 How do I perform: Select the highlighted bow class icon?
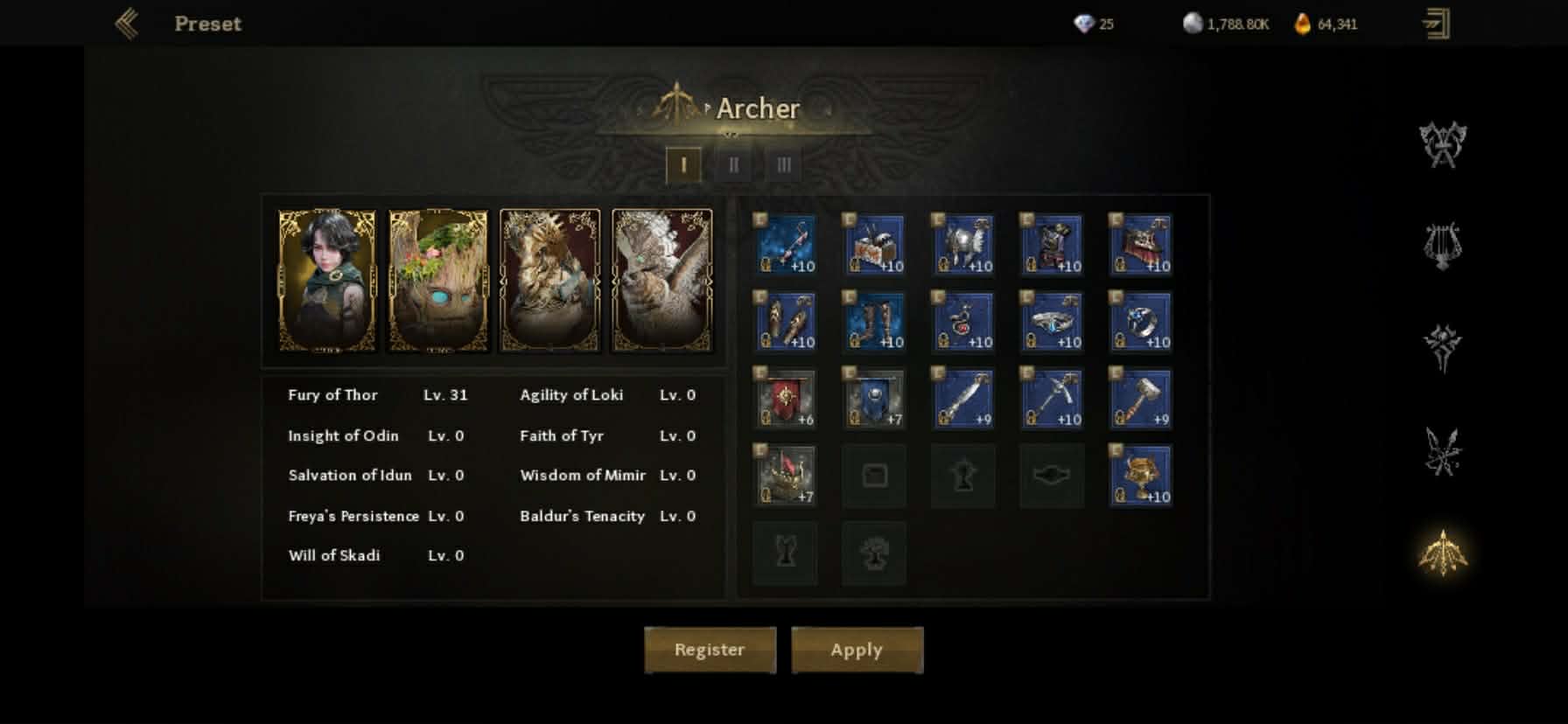click(1442, 553)
